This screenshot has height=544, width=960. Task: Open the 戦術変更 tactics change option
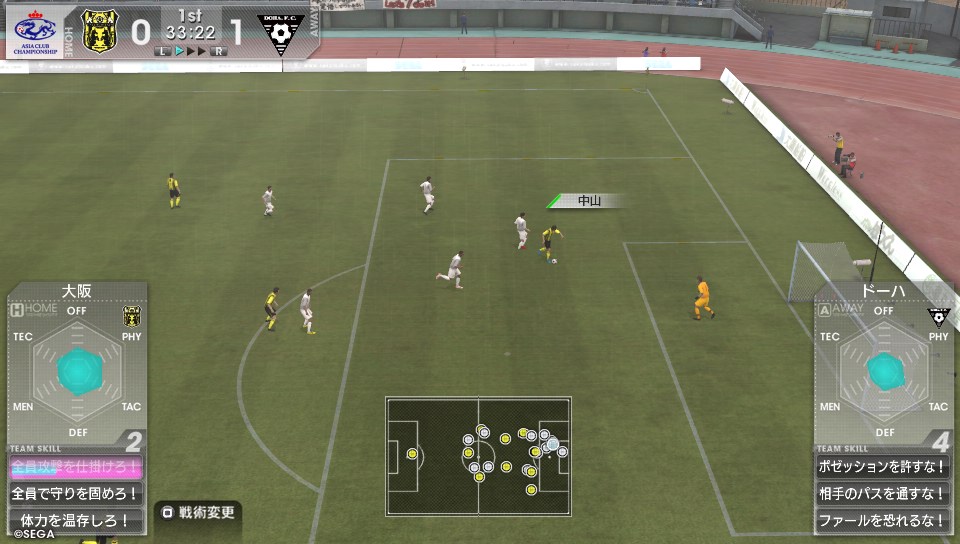point(198,513)
